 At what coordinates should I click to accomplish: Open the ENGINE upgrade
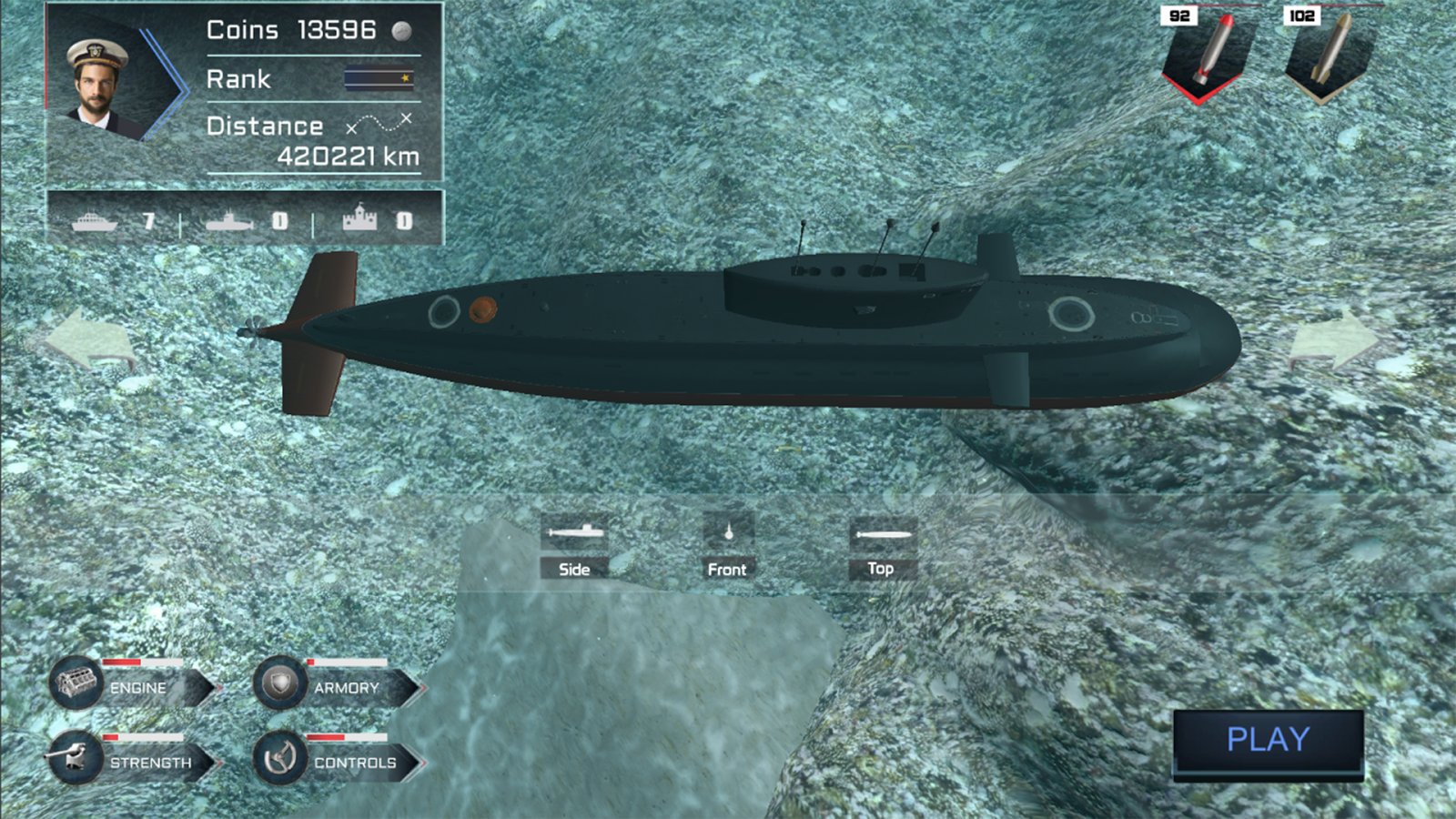tap(135, 686)
